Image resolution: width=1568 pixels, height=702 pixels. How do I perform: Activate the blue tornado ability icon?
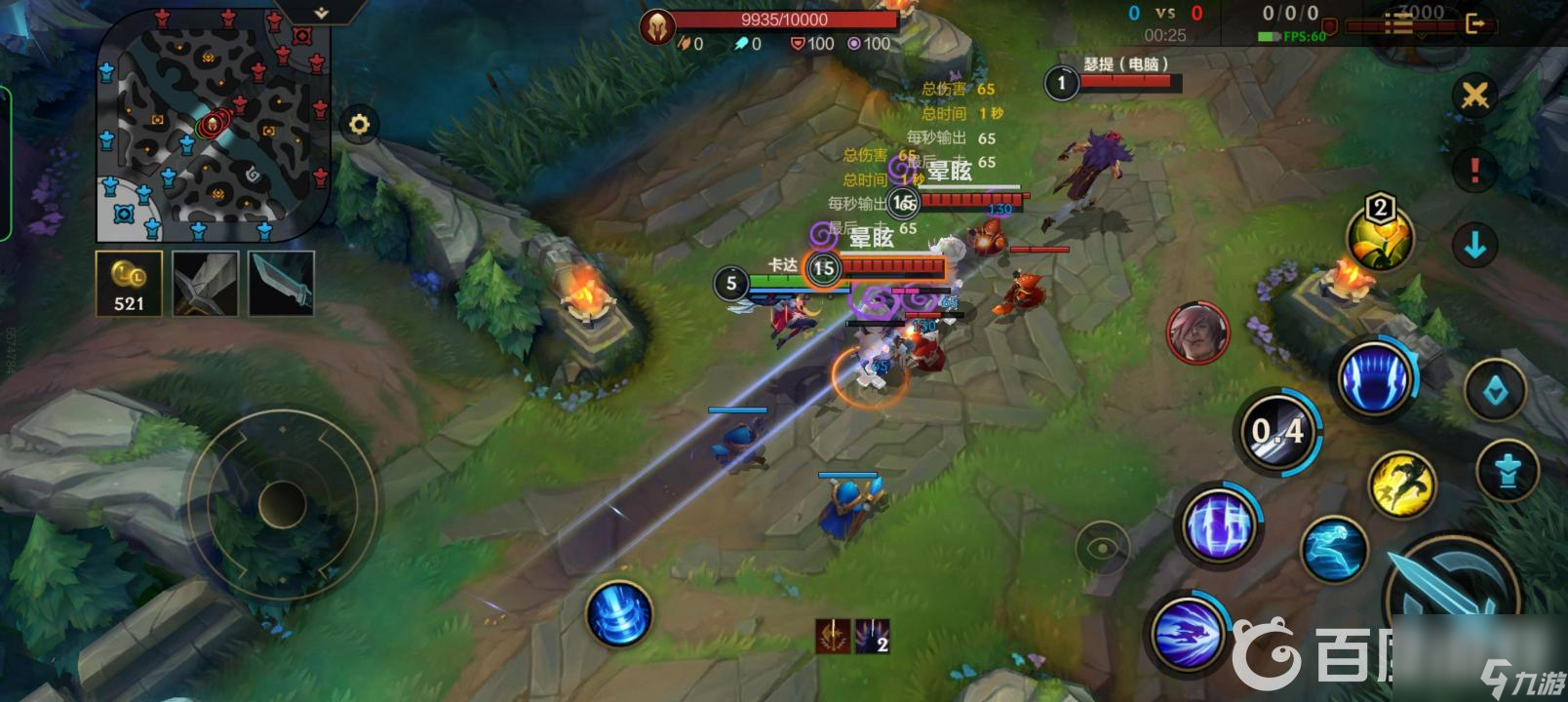[618, 613]
